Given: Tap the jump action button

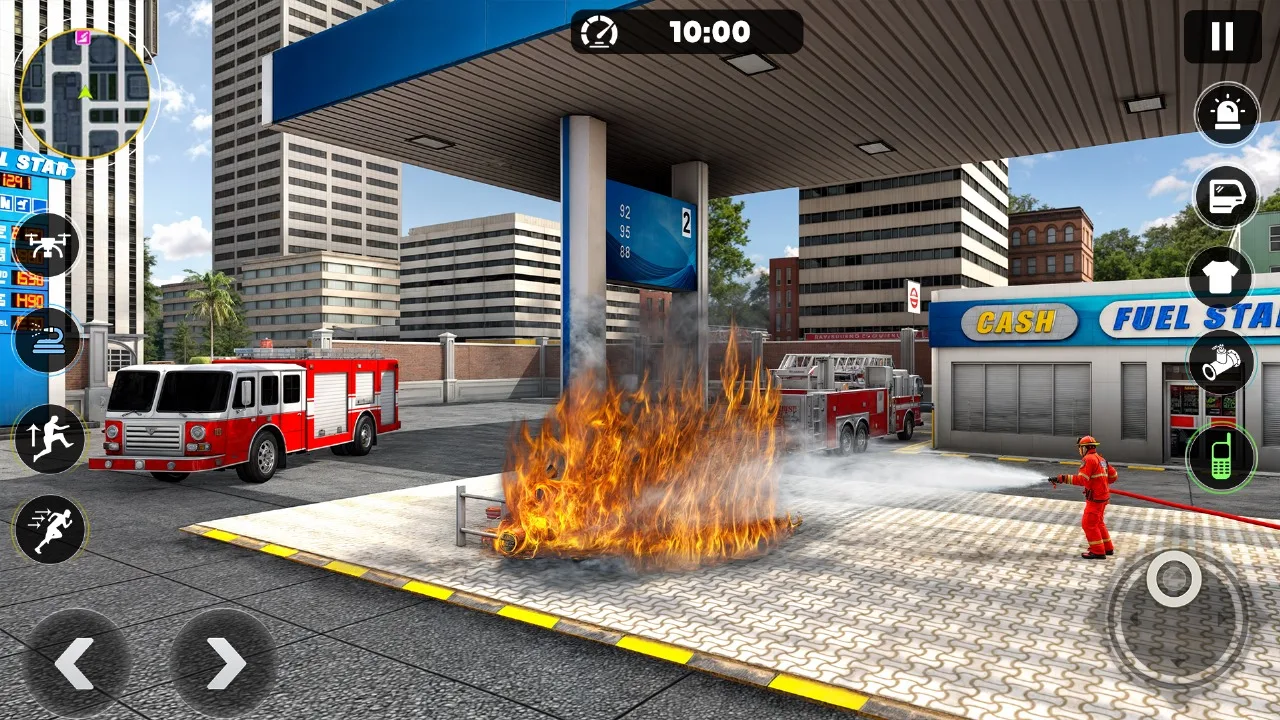Looking at the screenshot, I should [x=49, y=439].
